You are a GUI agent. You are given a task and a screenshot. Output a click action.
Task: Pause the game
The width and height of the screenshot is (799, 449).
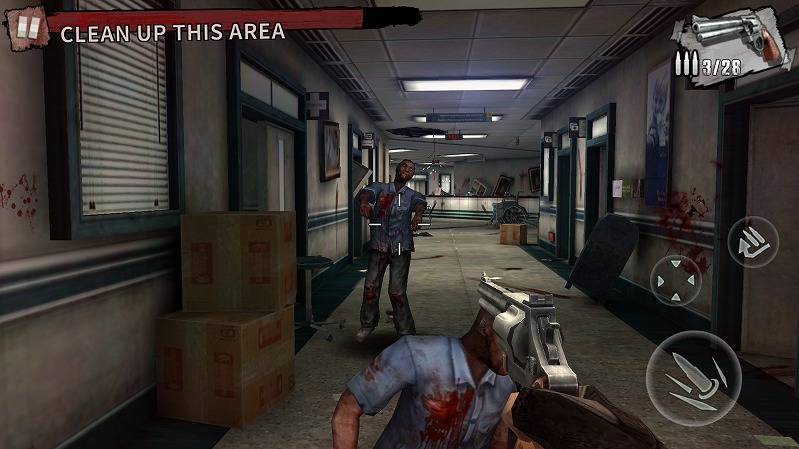click(x=27, y=28)
